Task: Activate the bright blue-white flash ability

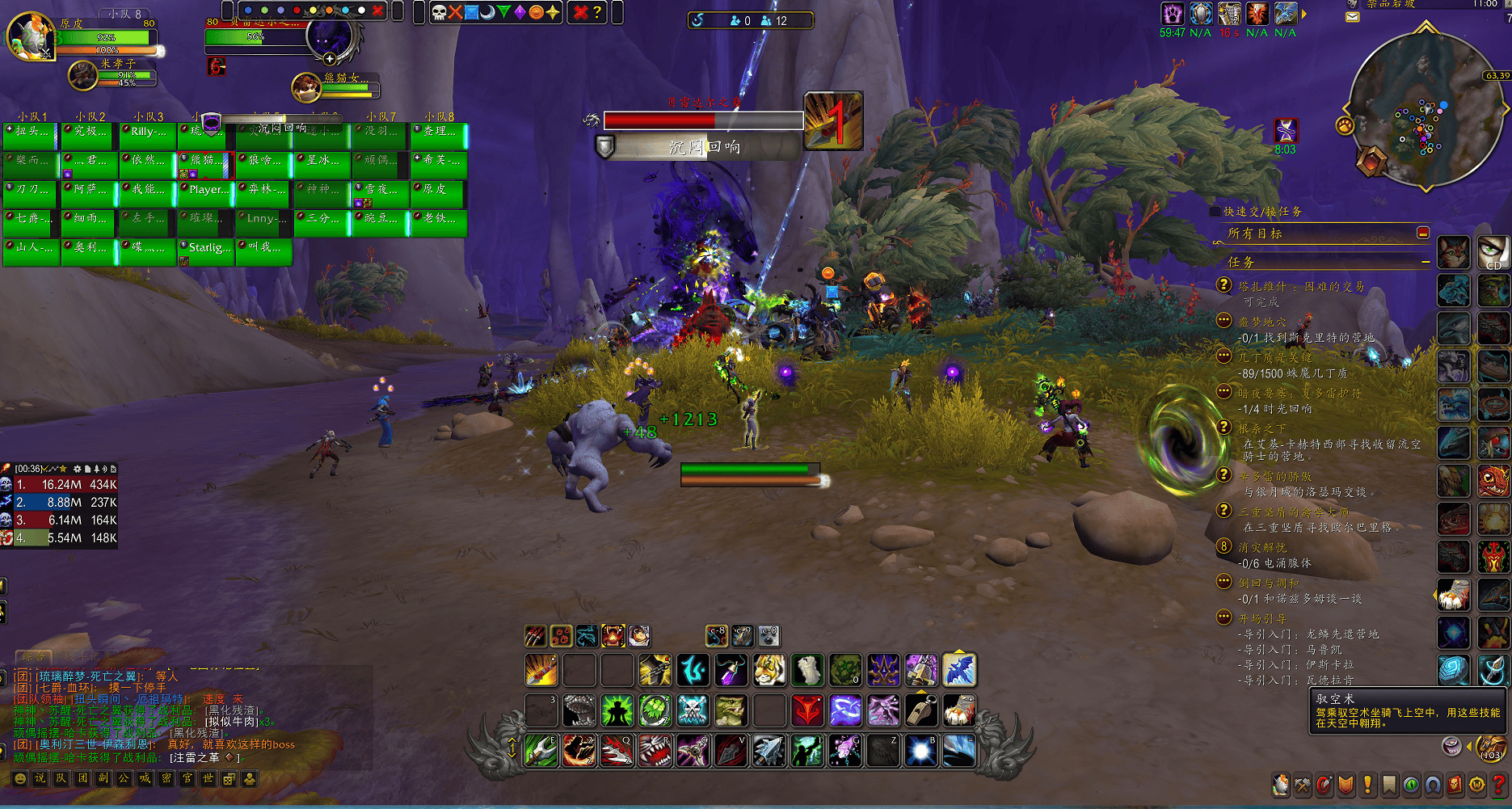Action: coord(920,751)
